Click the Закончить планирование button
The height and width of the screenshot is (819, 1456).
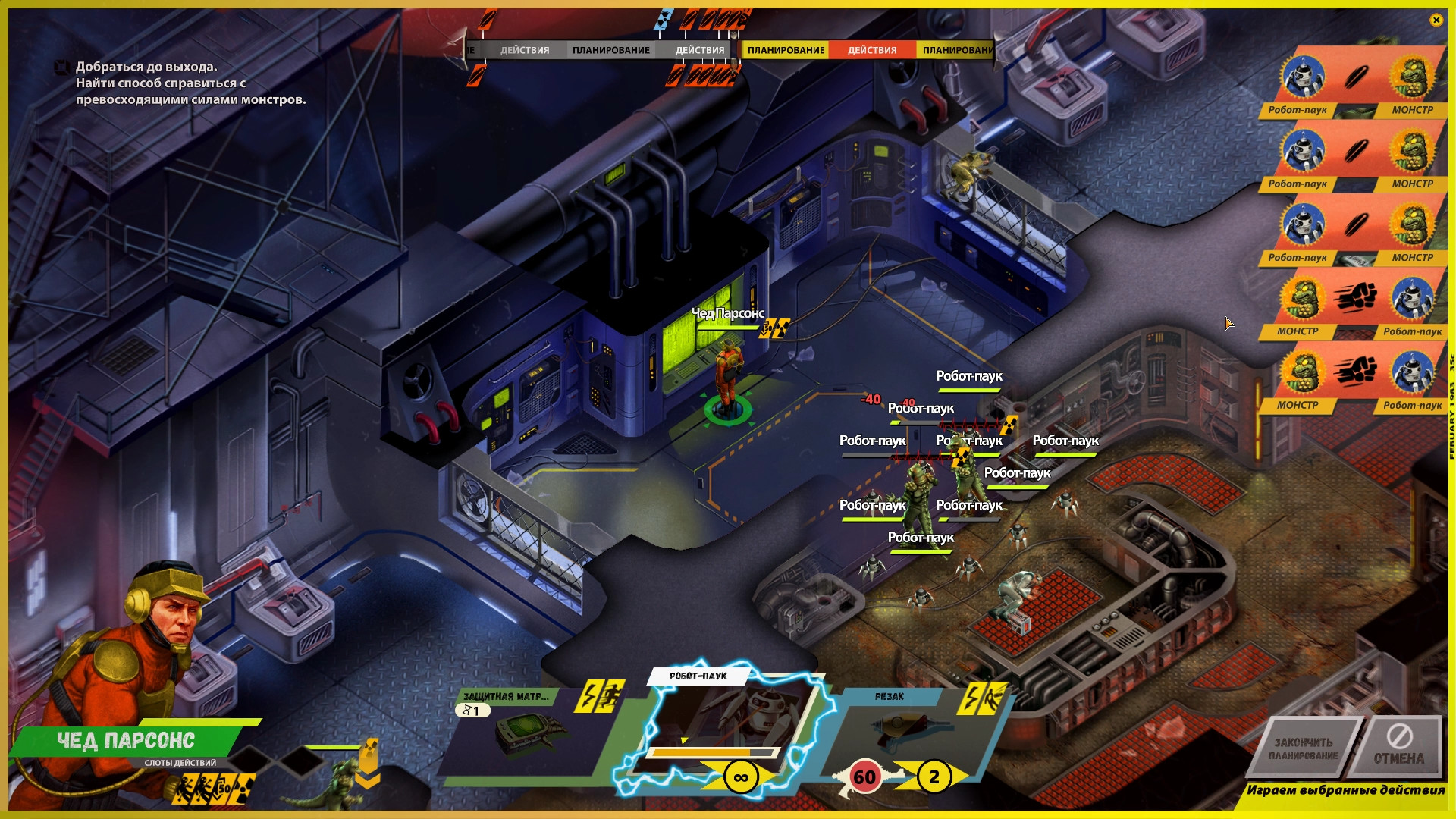click(x=1303, y=748)
